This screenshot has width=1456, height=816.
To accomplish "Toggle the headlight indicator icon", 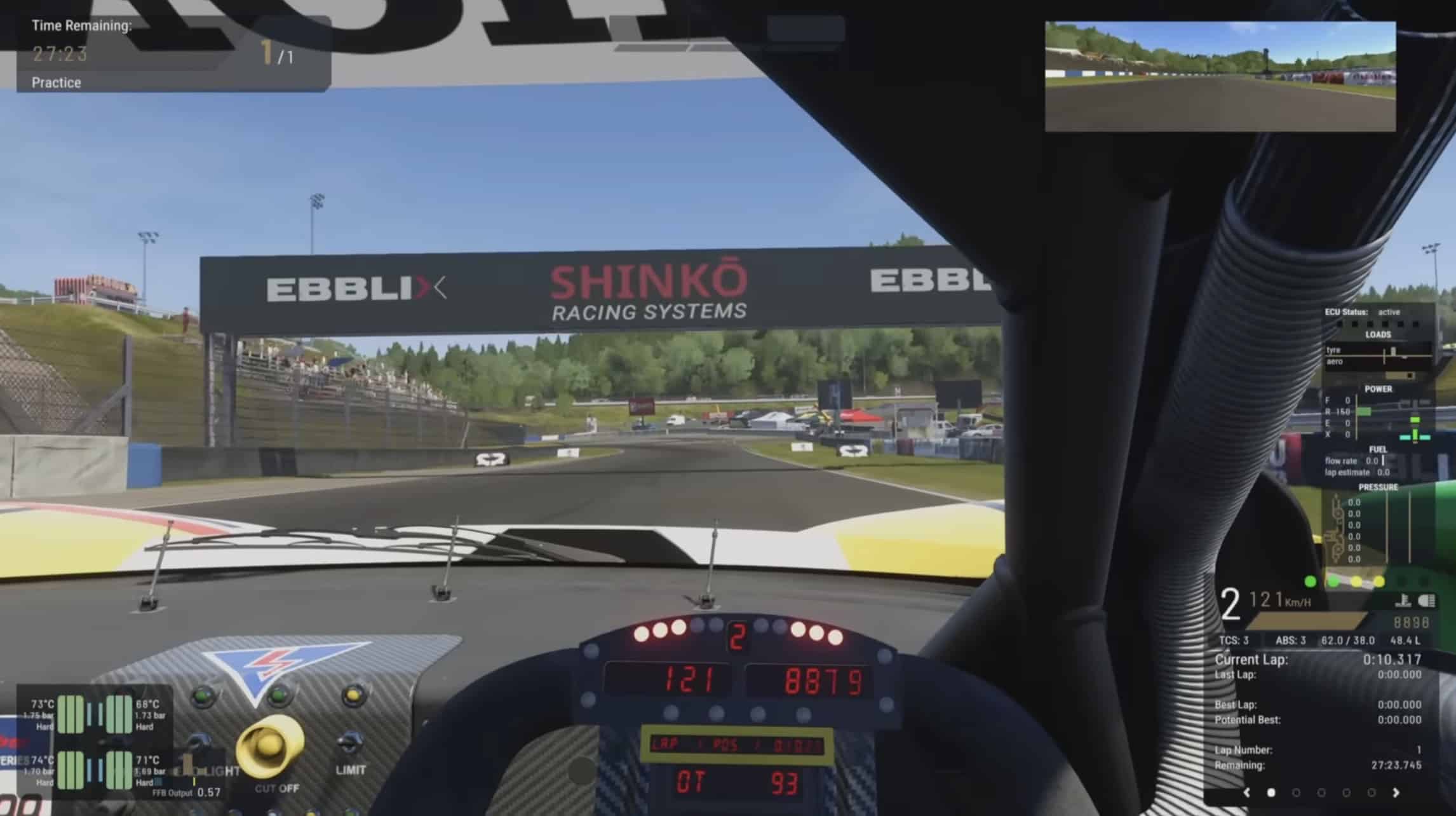I will click(1426, 601).
